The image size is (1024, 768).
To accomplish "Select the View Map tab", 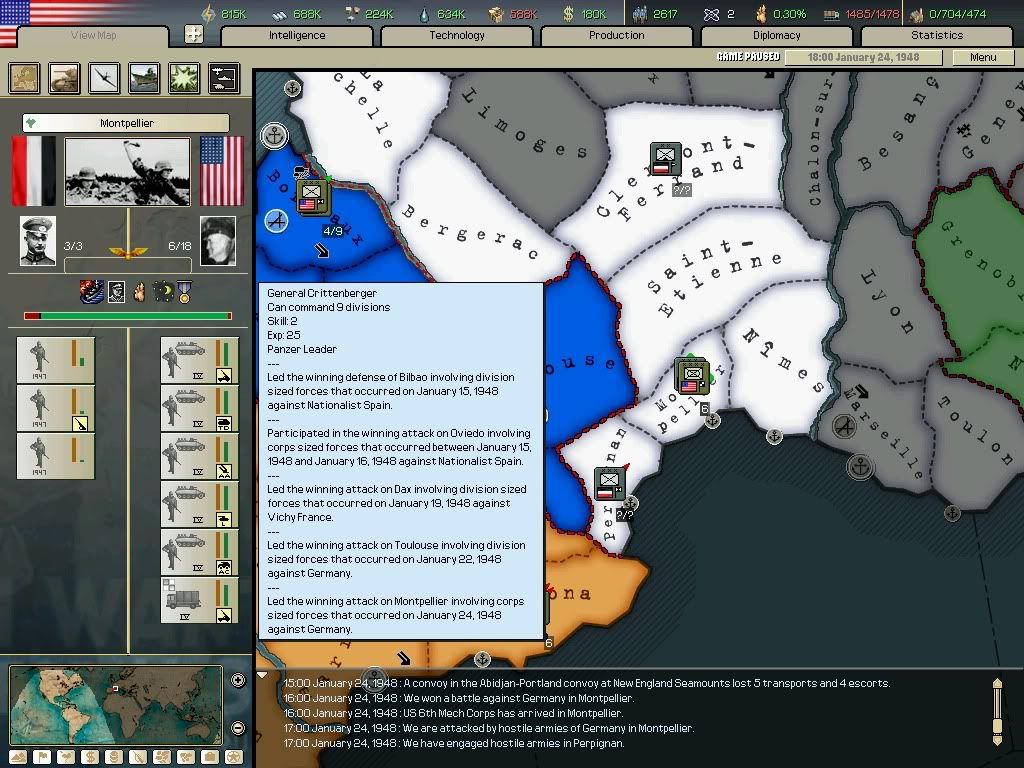I will [93, 37].
